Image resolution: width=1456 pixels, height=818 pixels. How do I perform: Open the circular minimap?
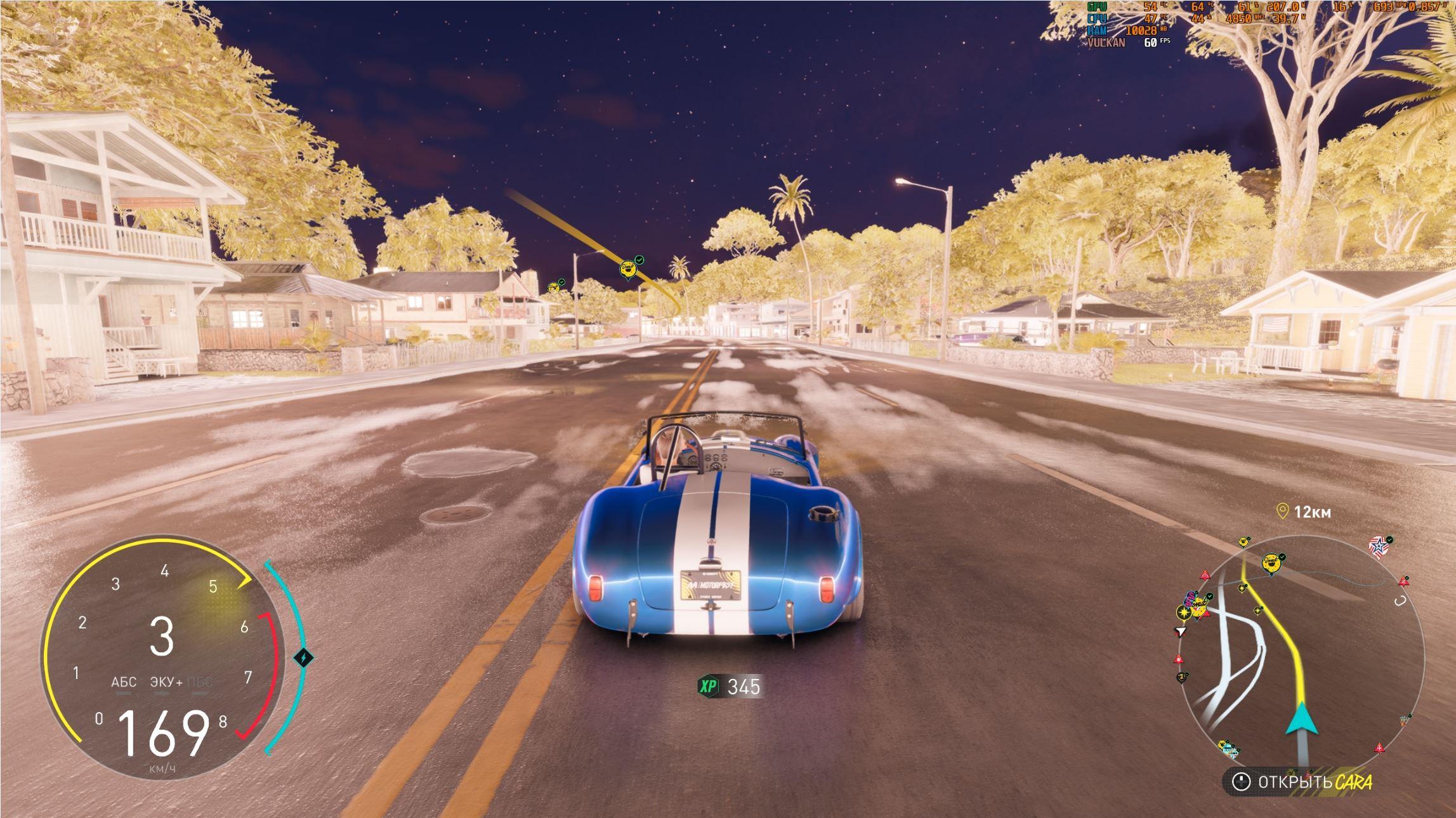[1301, 654]
